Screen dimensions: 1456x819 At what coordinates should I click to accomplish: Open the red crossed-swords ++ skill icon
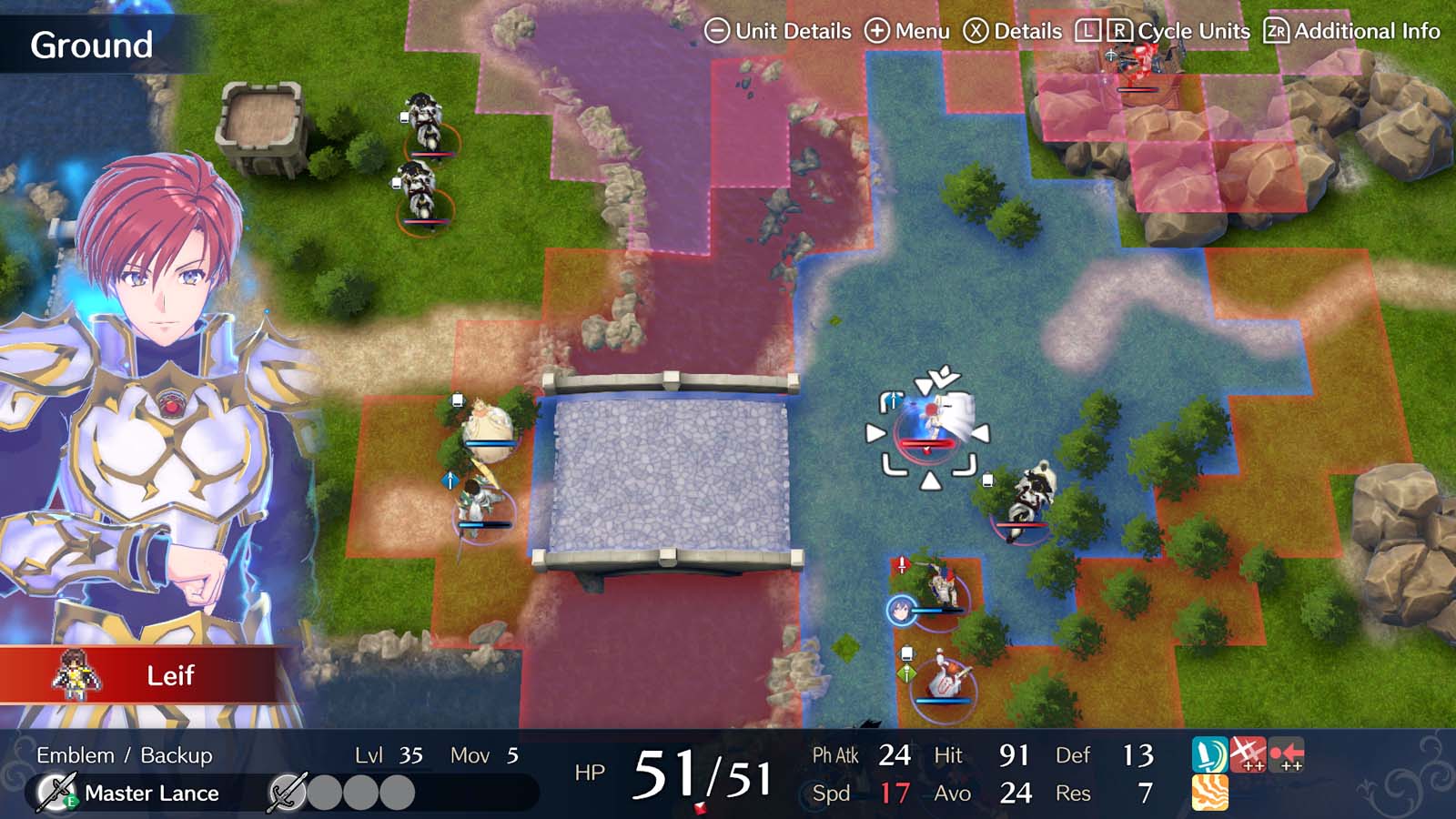click(1249, 754)
